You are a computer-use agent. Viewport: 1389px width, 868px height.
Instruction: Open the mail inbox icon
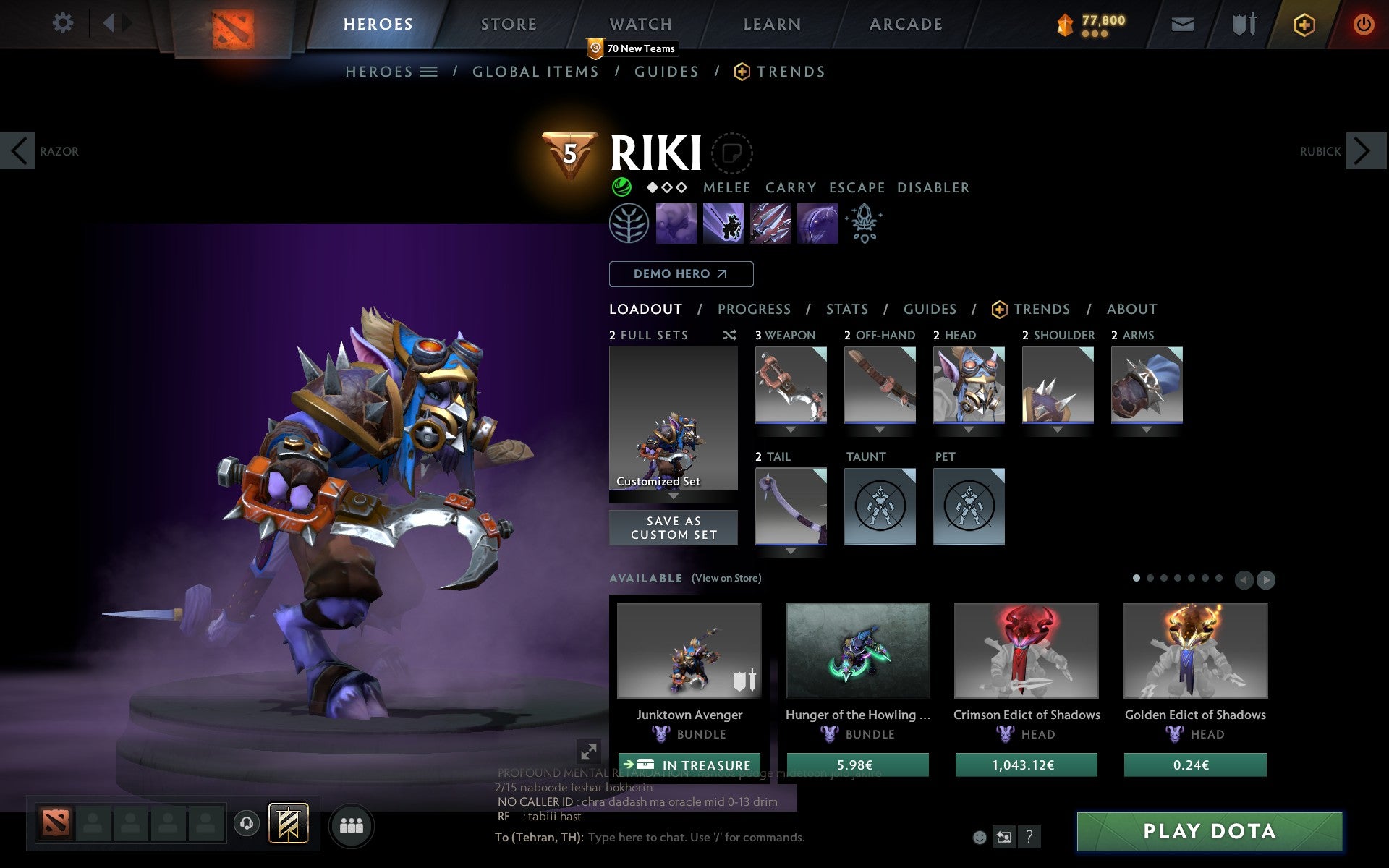[x=1181, y=23]
